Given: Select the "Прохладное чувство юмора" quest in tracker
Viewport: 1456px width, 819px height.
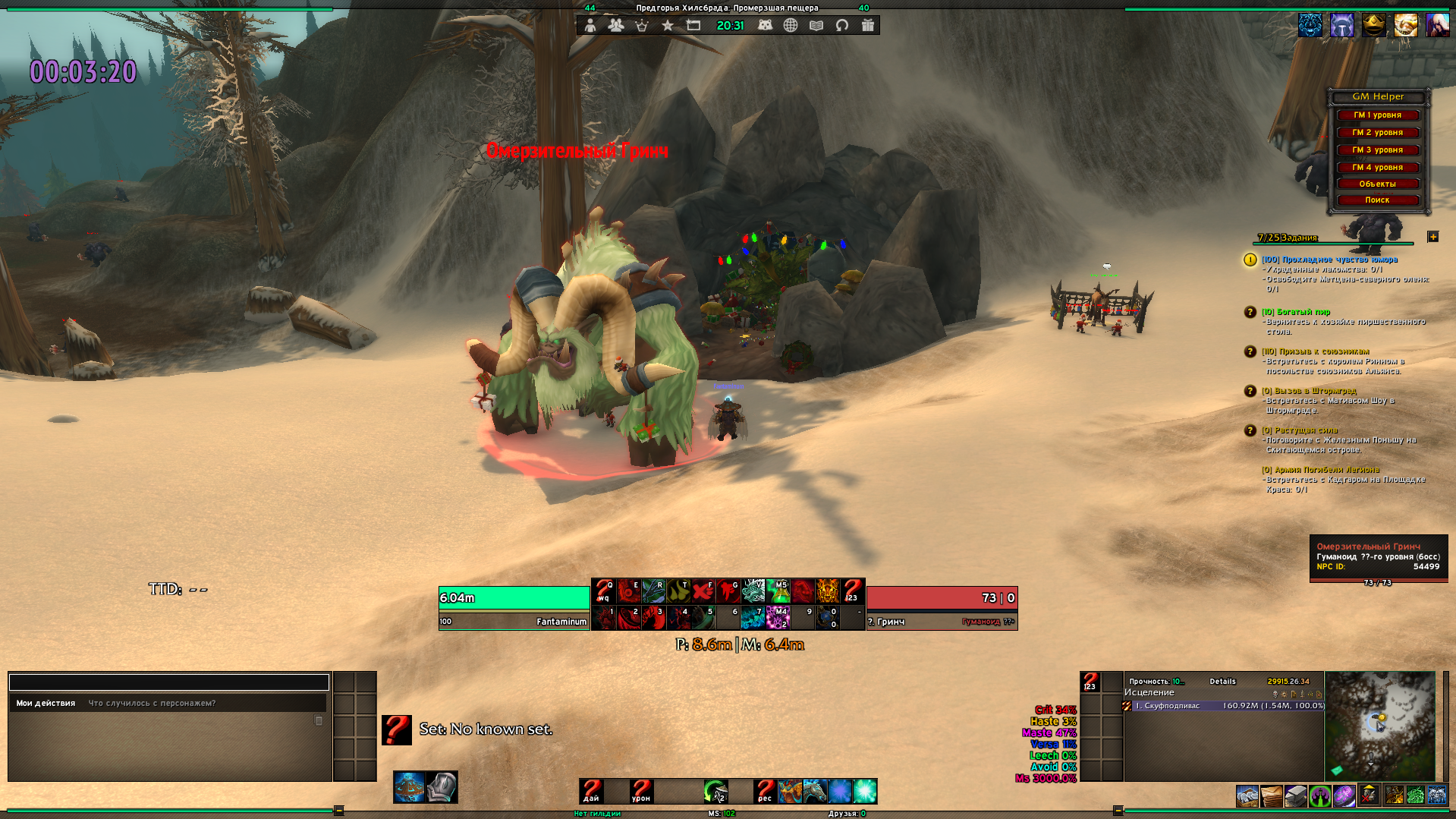Looking at the screenshot, I should tap(1329, 260).
